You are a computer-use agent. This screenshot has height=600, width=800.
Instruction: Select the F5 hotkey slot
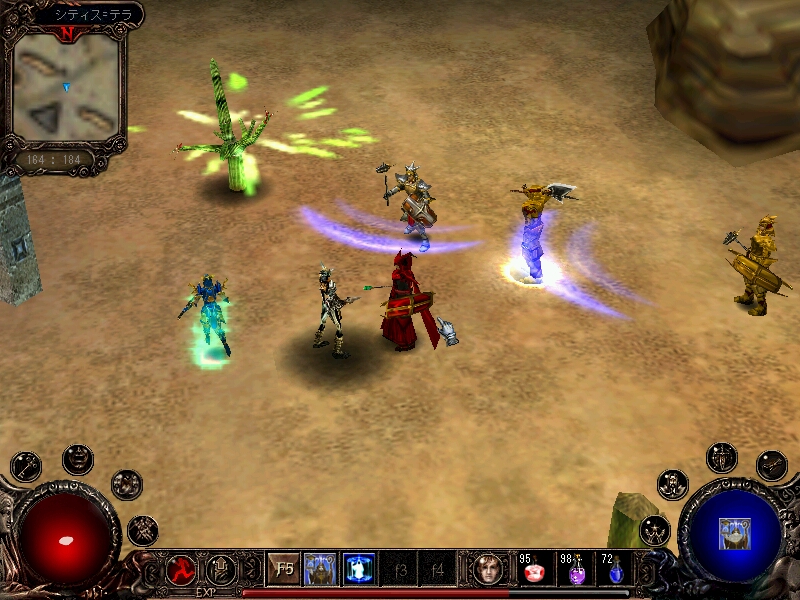(284, 570)
